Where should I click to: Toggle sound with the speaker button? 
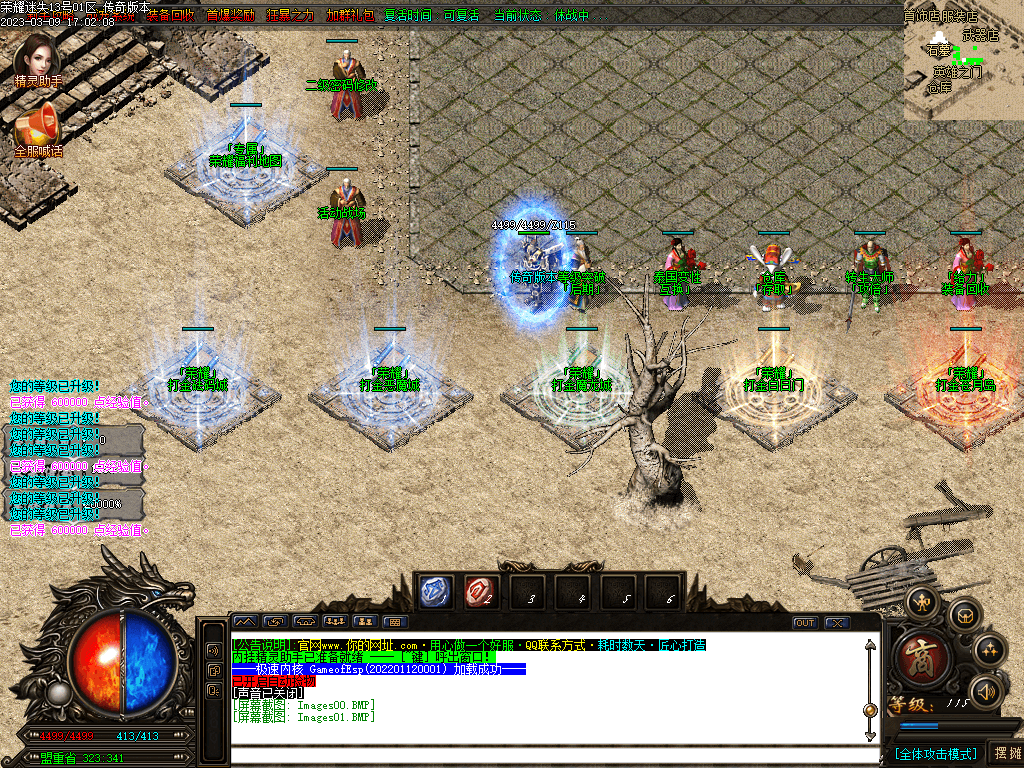(x=987, y=691)
